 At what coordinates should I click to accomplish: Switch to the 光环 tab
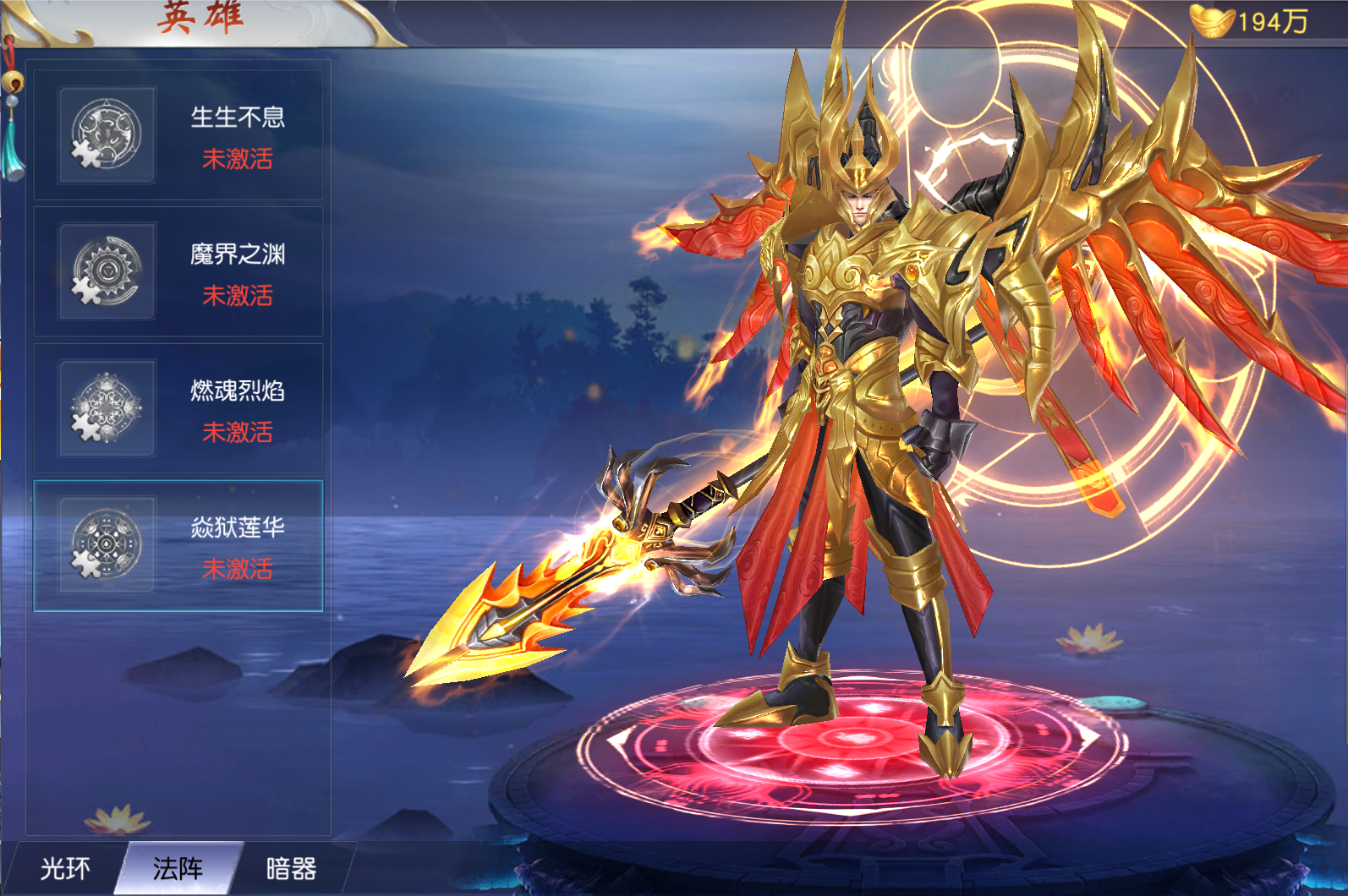[64, 868]
